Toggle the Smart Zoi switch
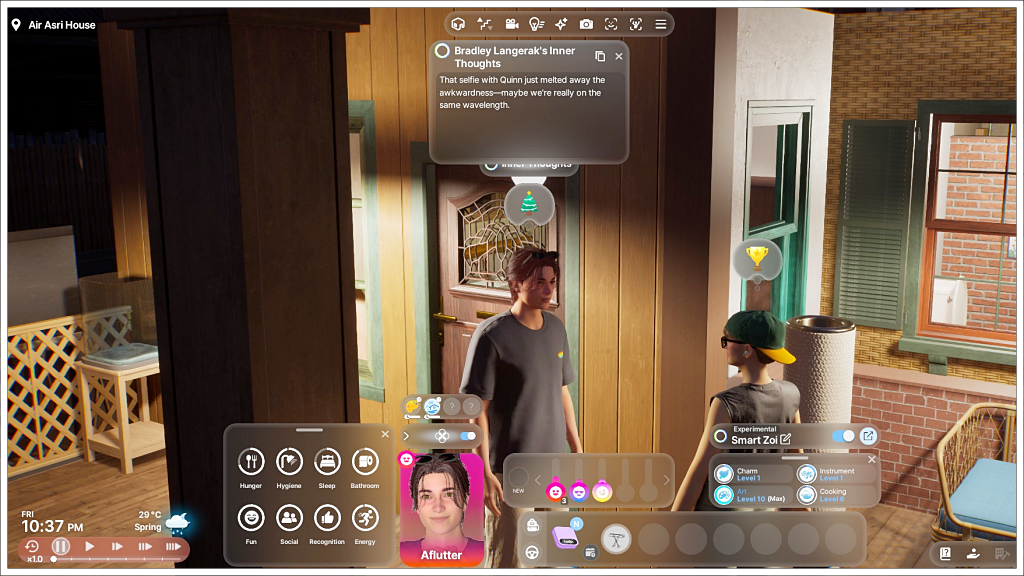Viewport: 1024px width, 576px height. (x=843, y=436)
